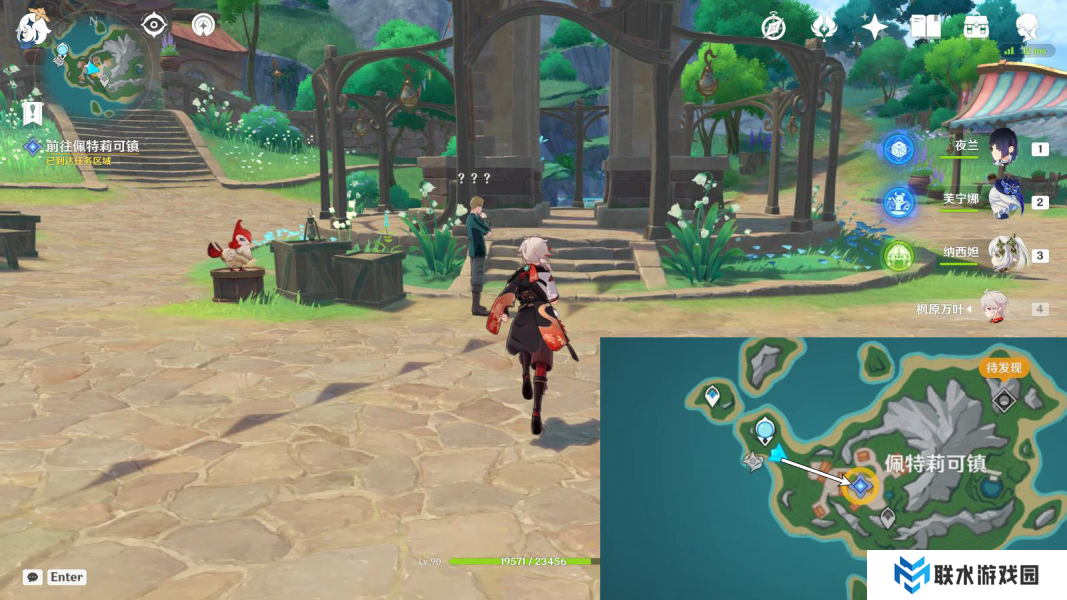
Task: Select the tracked quest 前往佩特莉可镇
Action: click(x=92, y=146)
